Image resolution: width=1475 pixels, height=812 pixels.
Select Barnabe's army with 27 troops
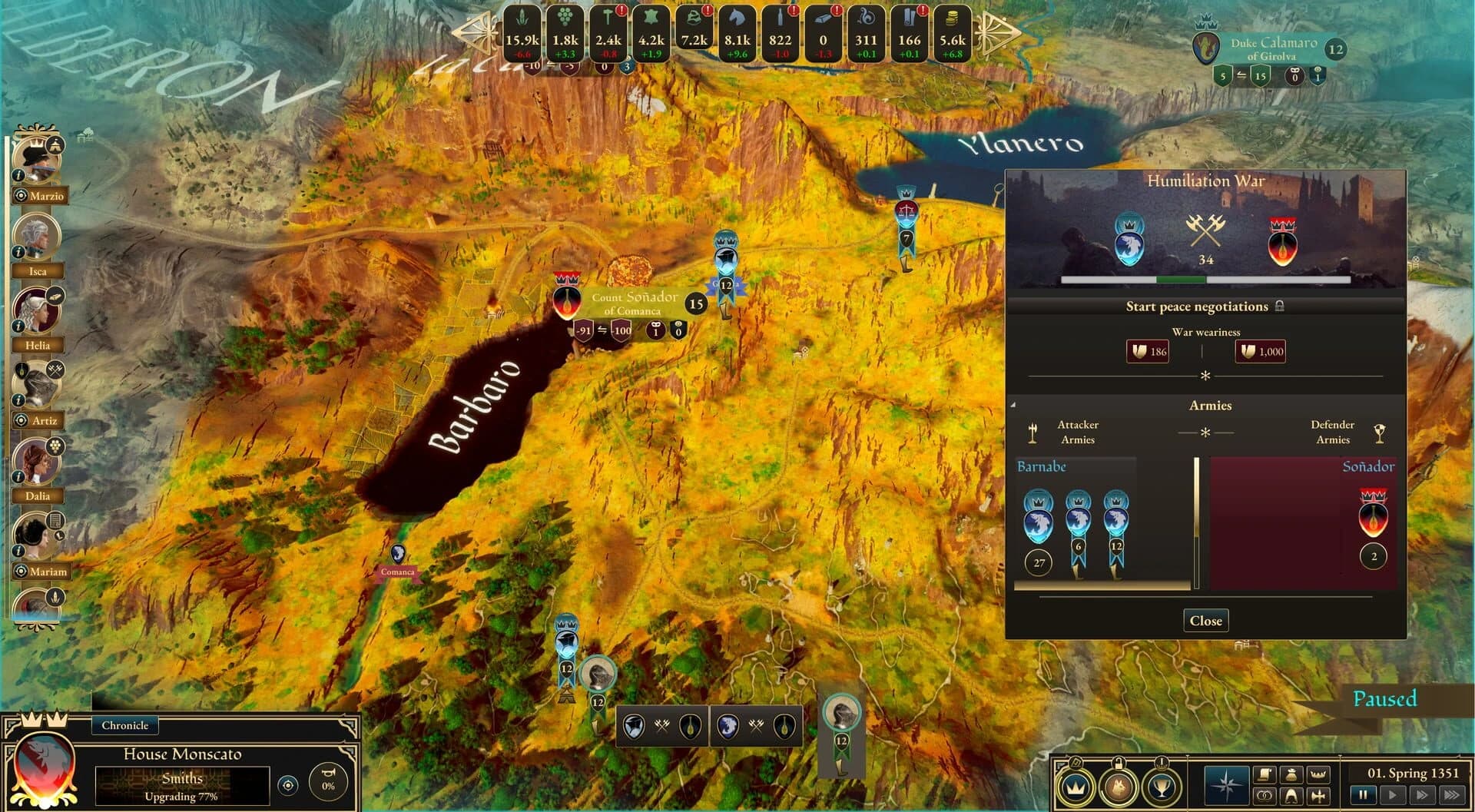[1039, 529]
